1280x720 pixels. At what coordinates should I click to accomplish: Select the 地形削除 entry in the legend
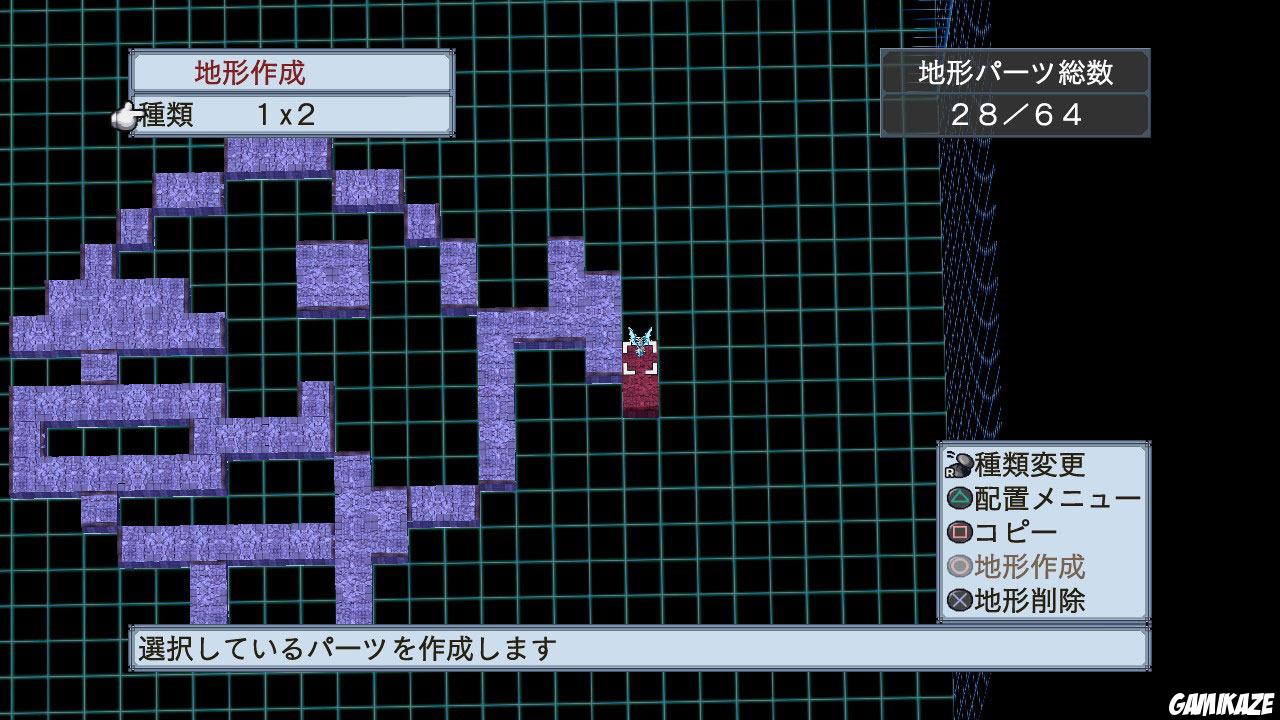tap(1030, 597)
